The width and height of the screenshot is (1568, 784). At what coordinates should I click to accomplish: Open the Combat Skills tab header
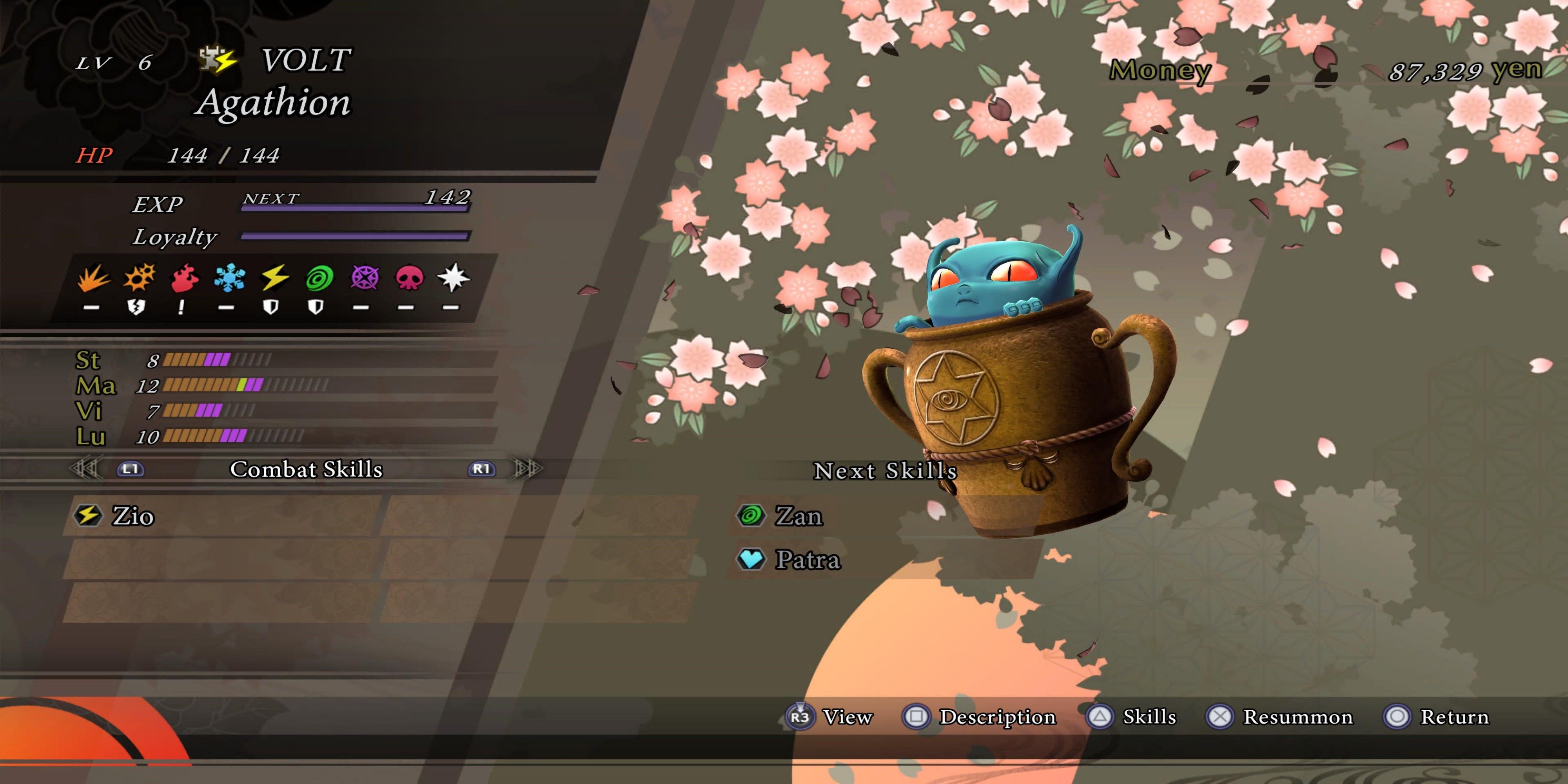click(306, 469)
